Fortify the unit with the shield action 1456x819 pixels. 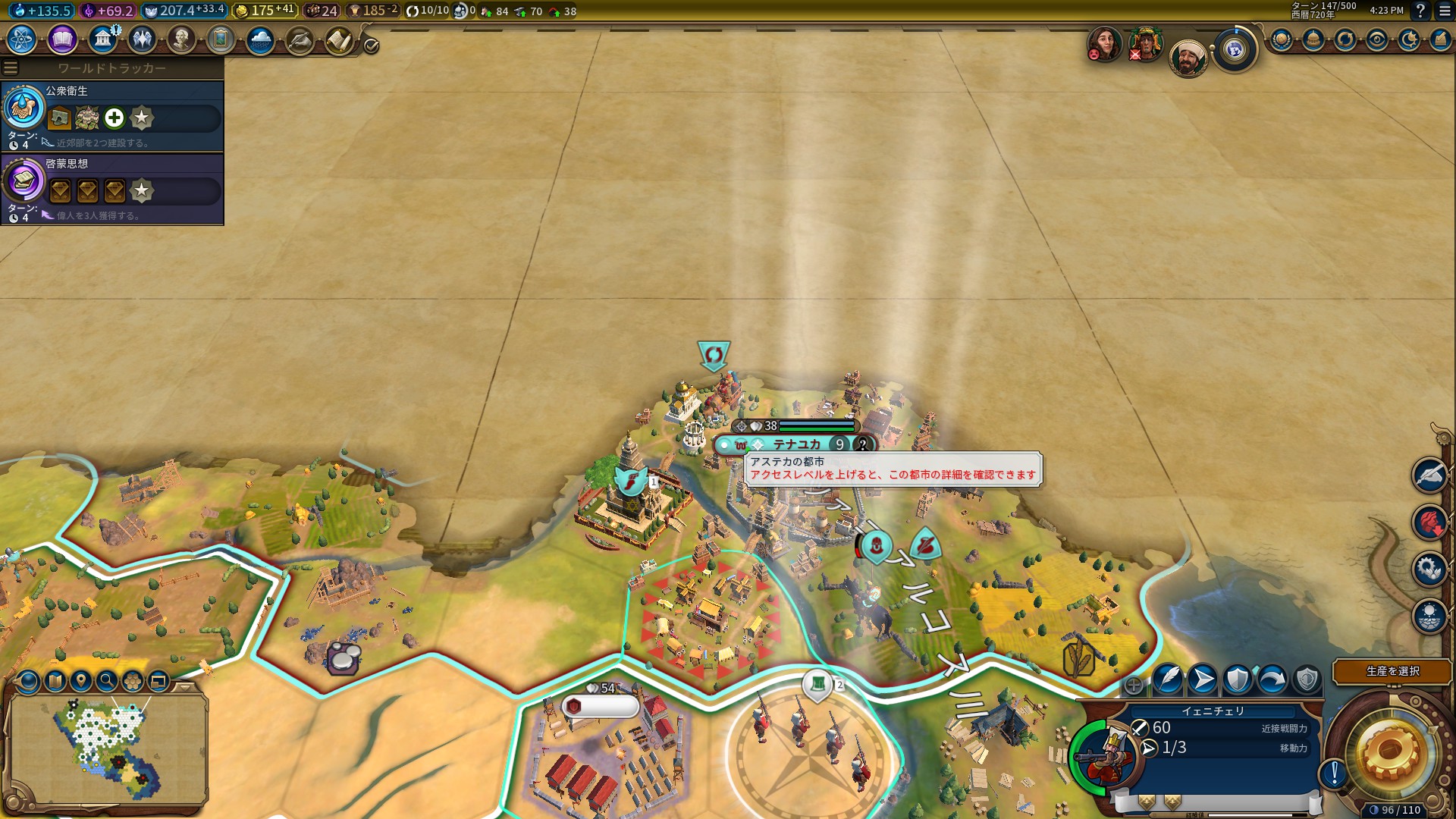1238,679
